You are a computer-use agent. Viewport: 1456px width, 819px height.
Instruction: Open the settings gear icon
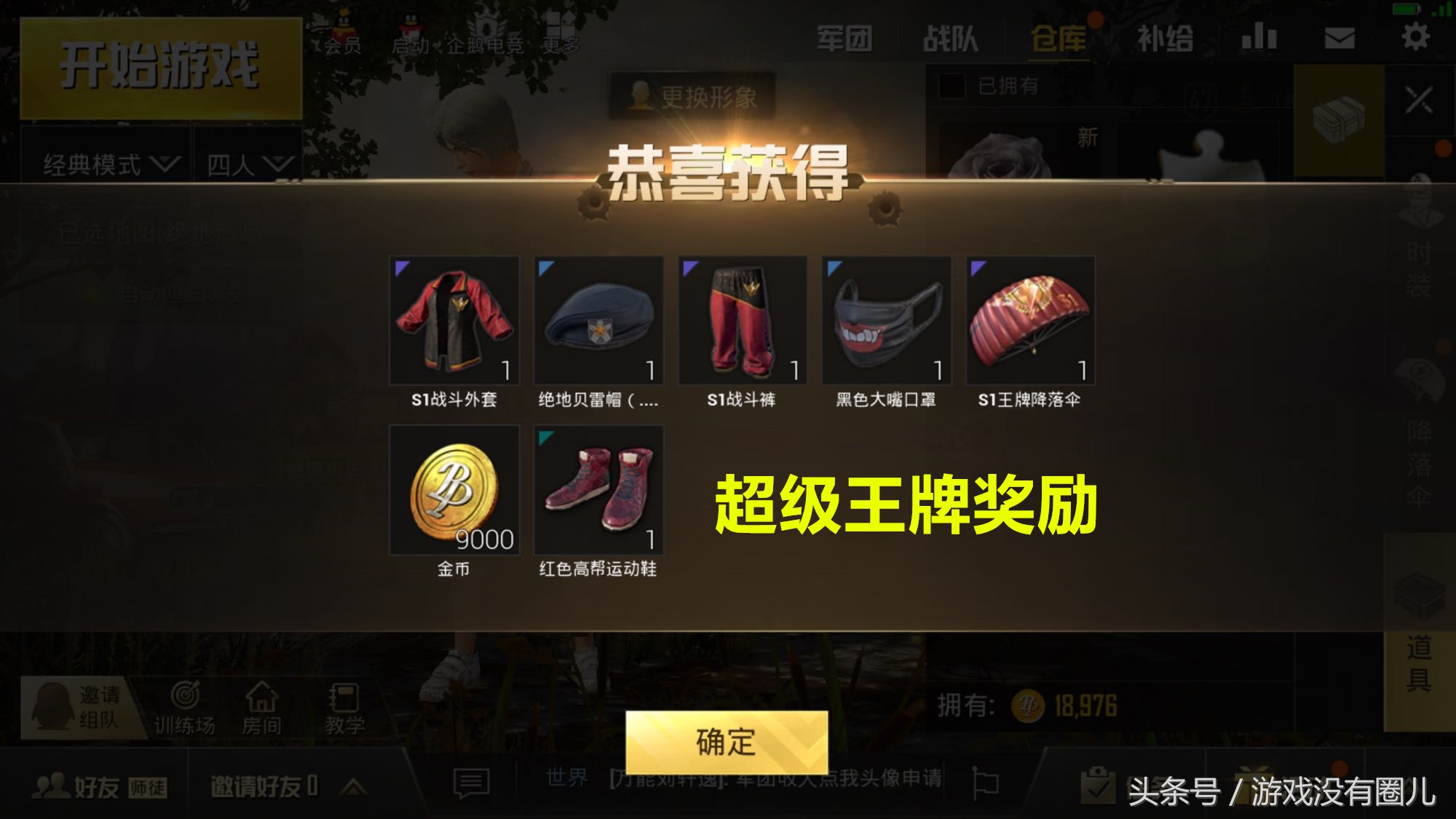pos(1415,36)
